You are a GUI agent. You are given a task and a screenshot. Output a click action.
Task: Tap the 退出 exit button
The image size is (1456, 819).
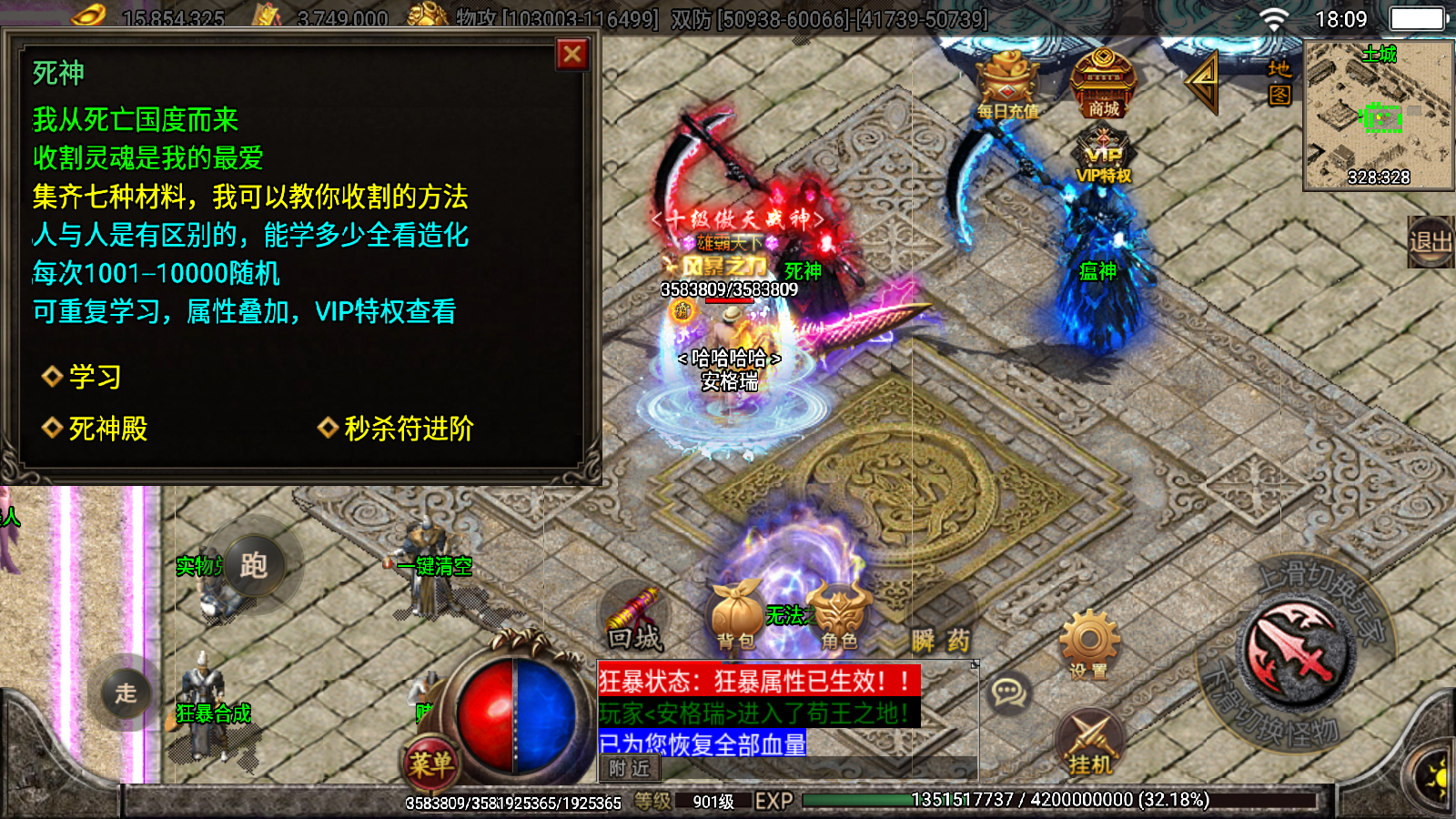1430,242
